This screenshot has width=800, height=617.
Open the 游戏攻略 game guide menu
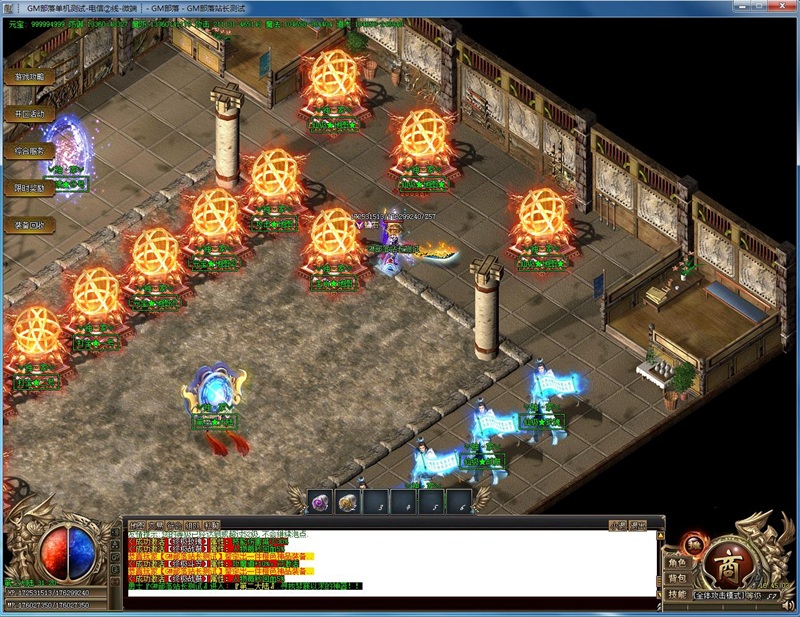pos(29,76)
